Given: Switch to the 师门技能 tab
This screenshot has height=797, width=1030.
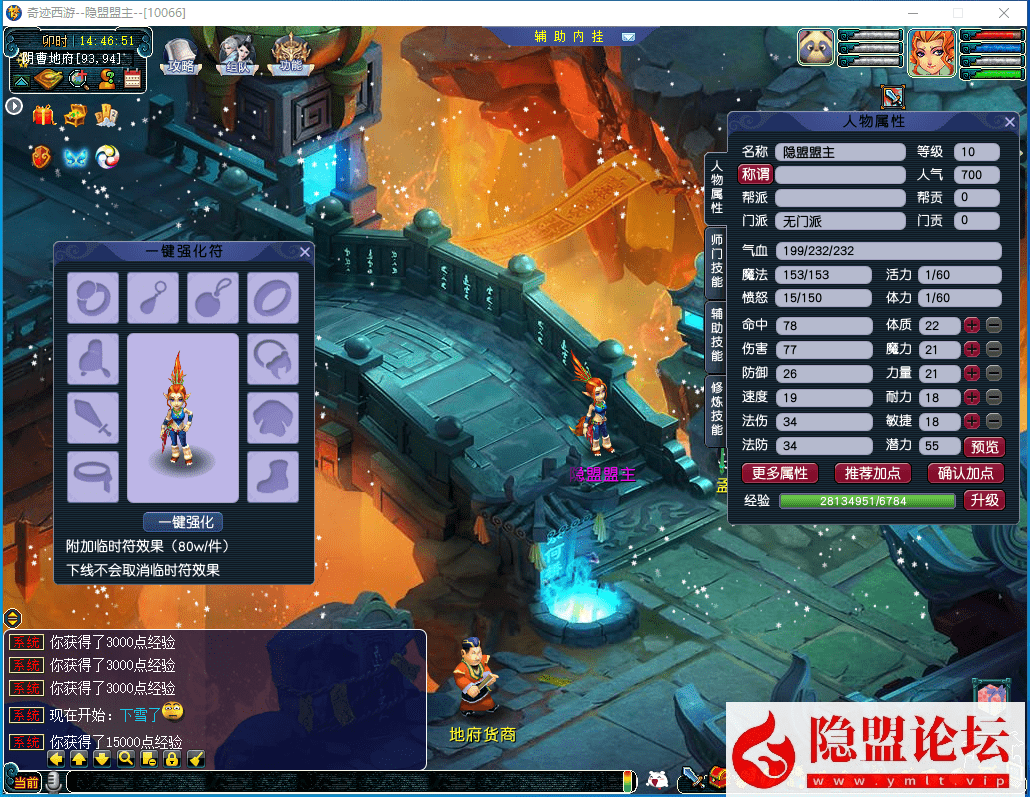Looking at the screenshot, I should pos(716,260).
